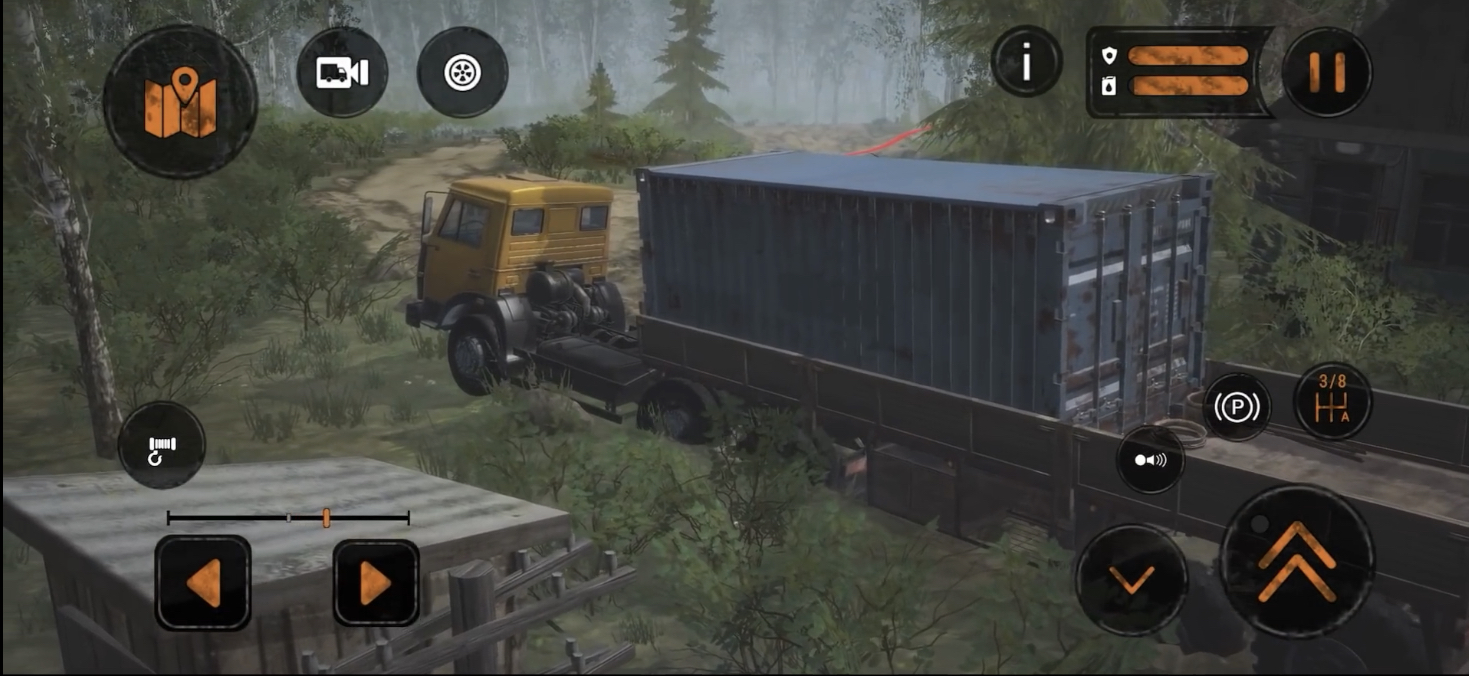Viewport: 1469px width, 676px height.
Task: Click the steering position slider bar
Action: click(288, 518)
